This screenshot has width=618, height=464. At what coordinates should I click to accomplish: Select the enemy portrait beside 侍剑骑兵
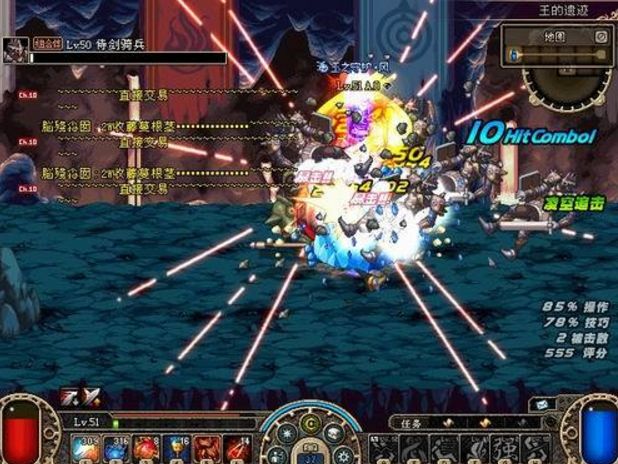tap(14, 51)
